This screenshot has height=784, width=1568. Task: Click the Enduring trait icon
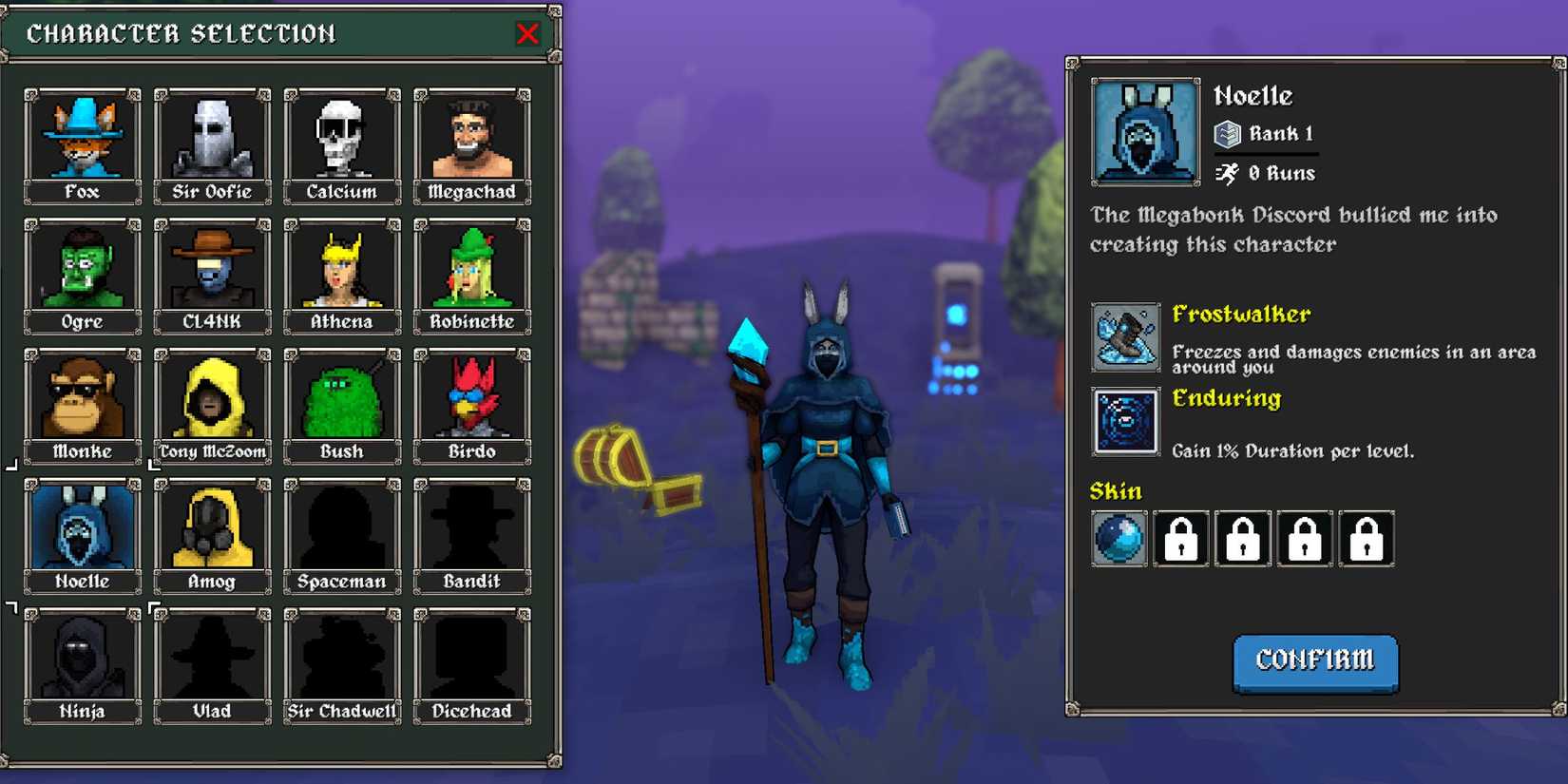coord(1125,422)
